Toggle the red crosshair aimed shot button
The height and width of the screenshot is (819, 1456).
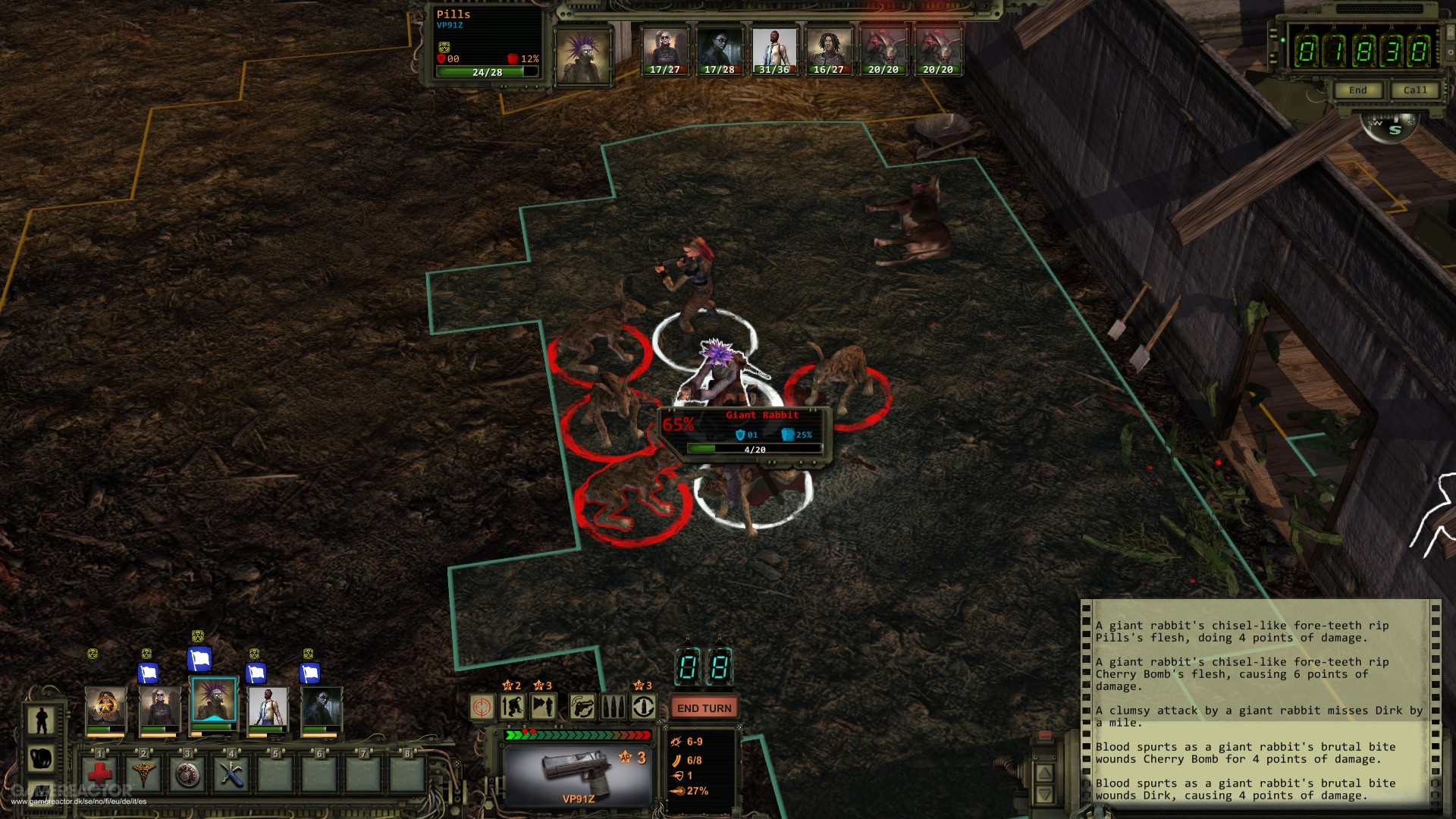[482, 708]
